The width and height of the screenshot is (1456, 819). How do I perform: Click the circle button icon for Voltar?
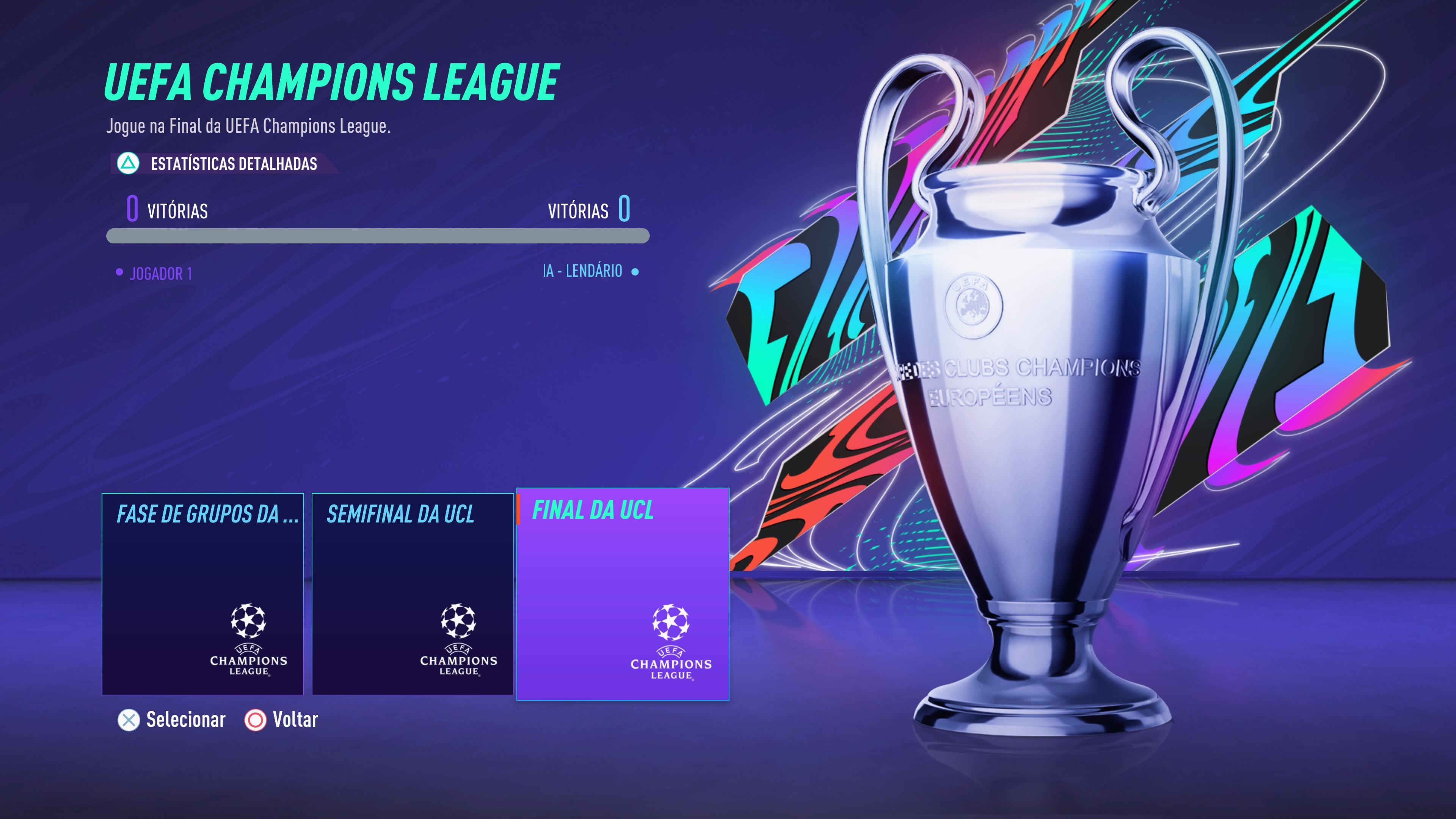pyautogui.click(x=255, y=720)
